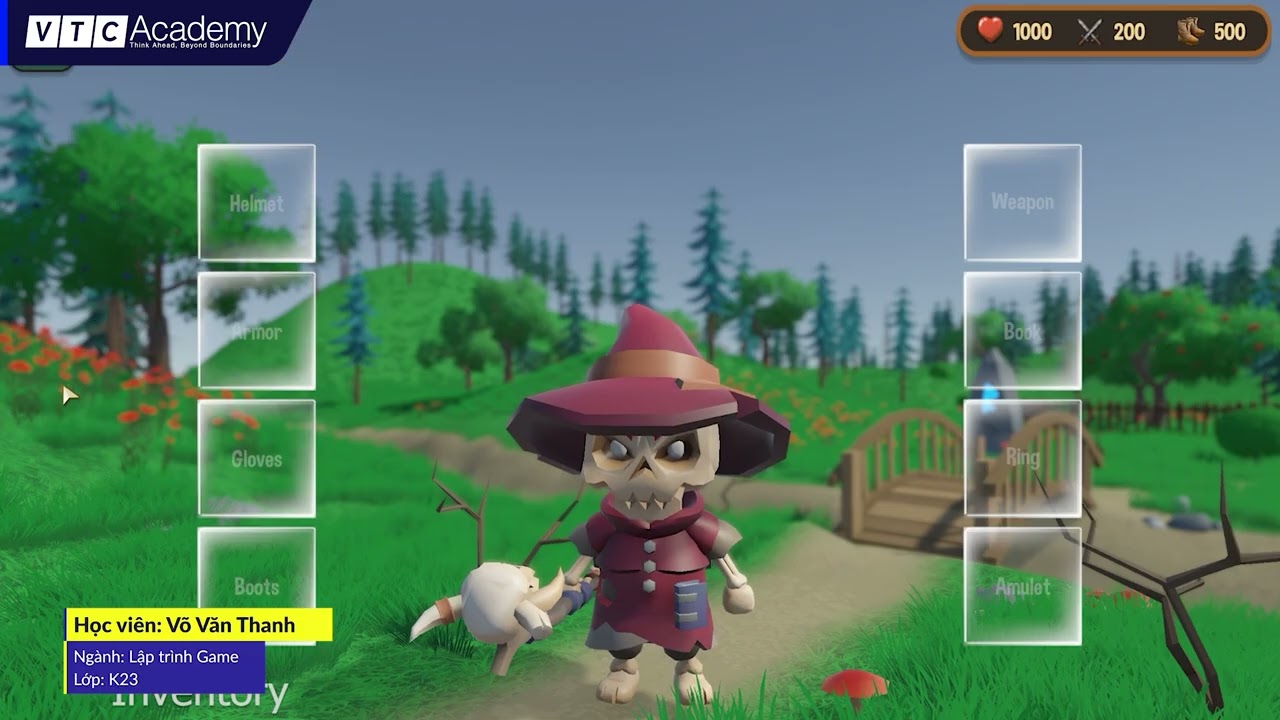Click the health value 1000

click(1031, 32)
